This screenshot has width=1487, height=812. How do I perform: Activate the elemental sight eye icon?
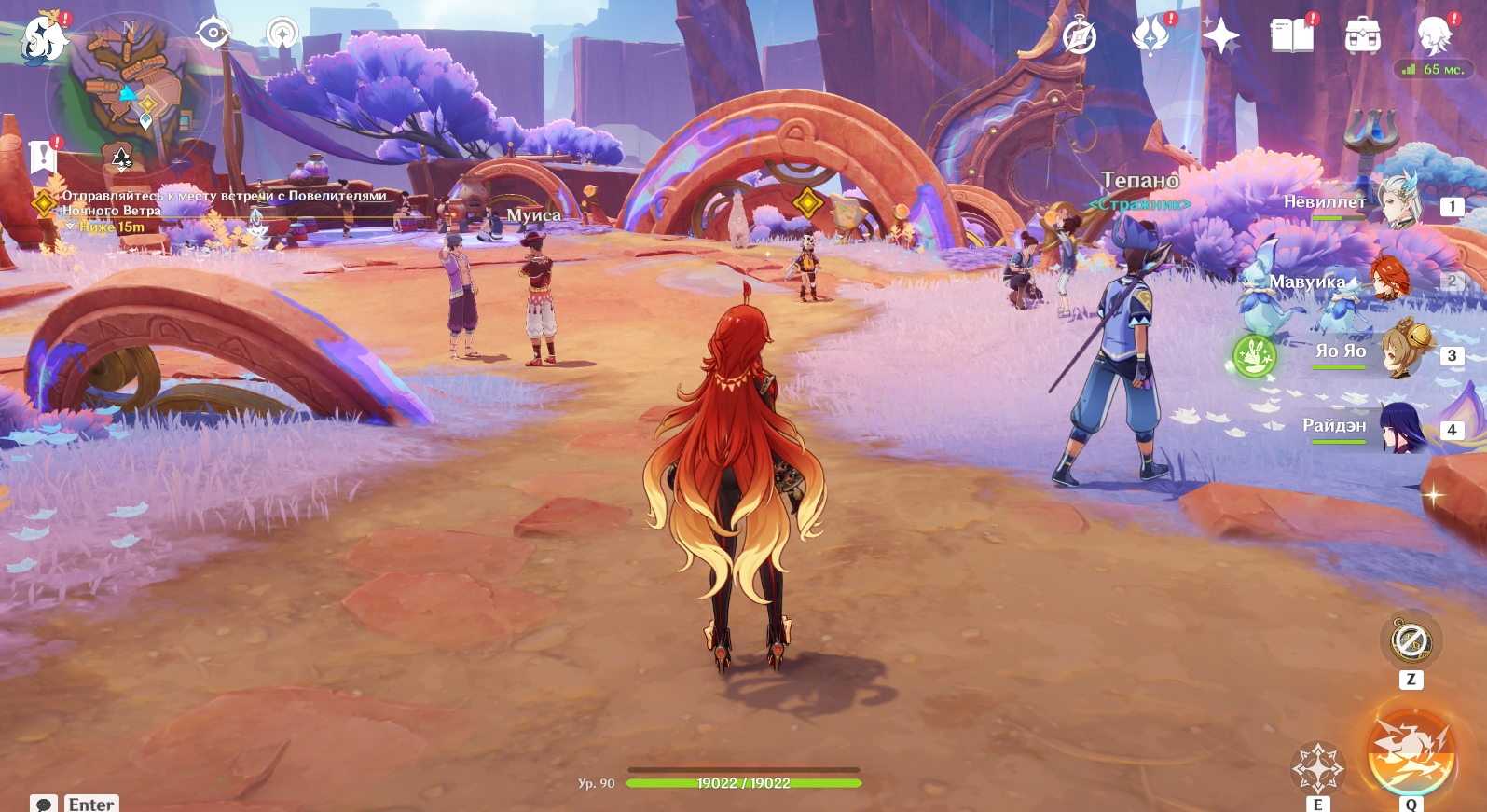213,34
